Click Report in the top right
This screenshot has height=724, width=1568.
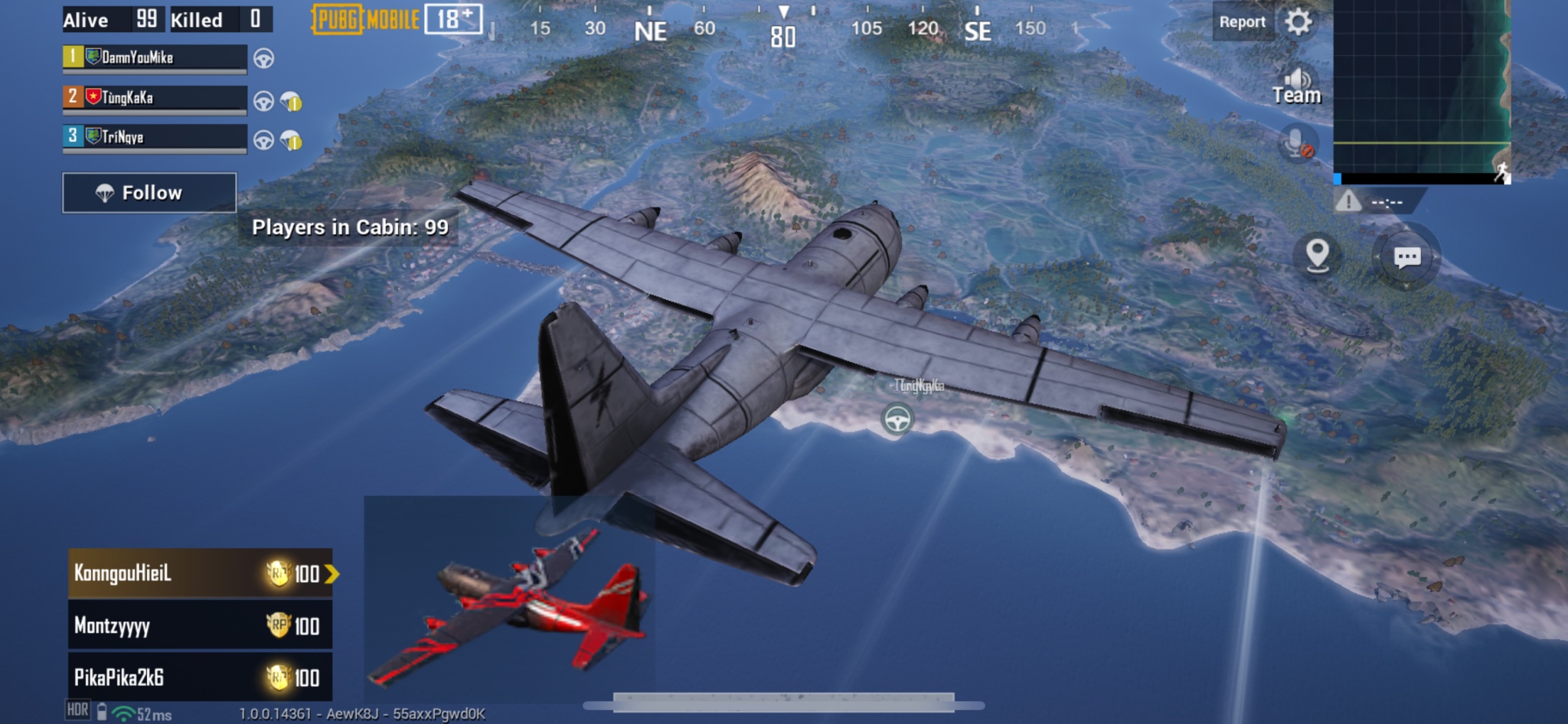pos(1242,21)
